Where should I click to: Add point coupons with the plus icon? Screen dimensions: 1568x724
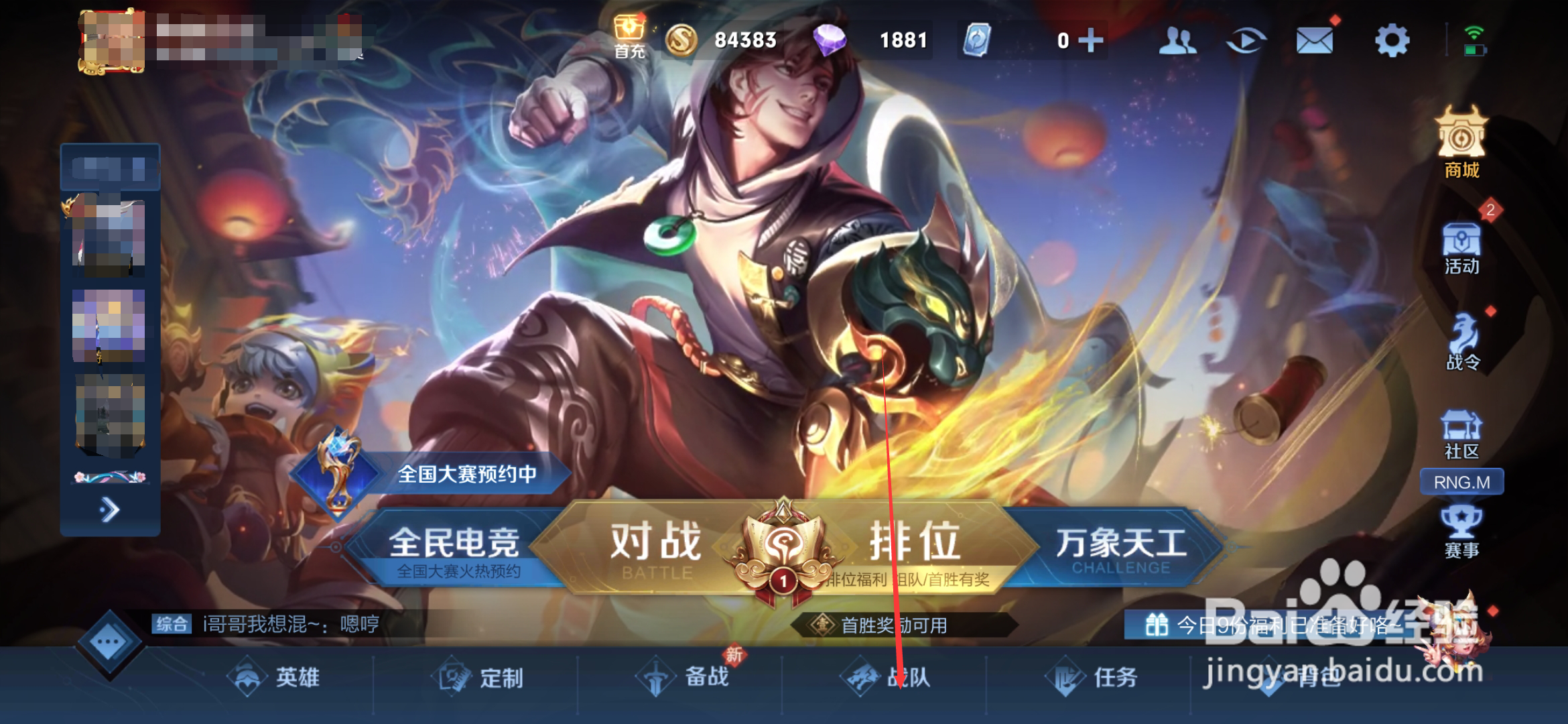[1092, 40]
